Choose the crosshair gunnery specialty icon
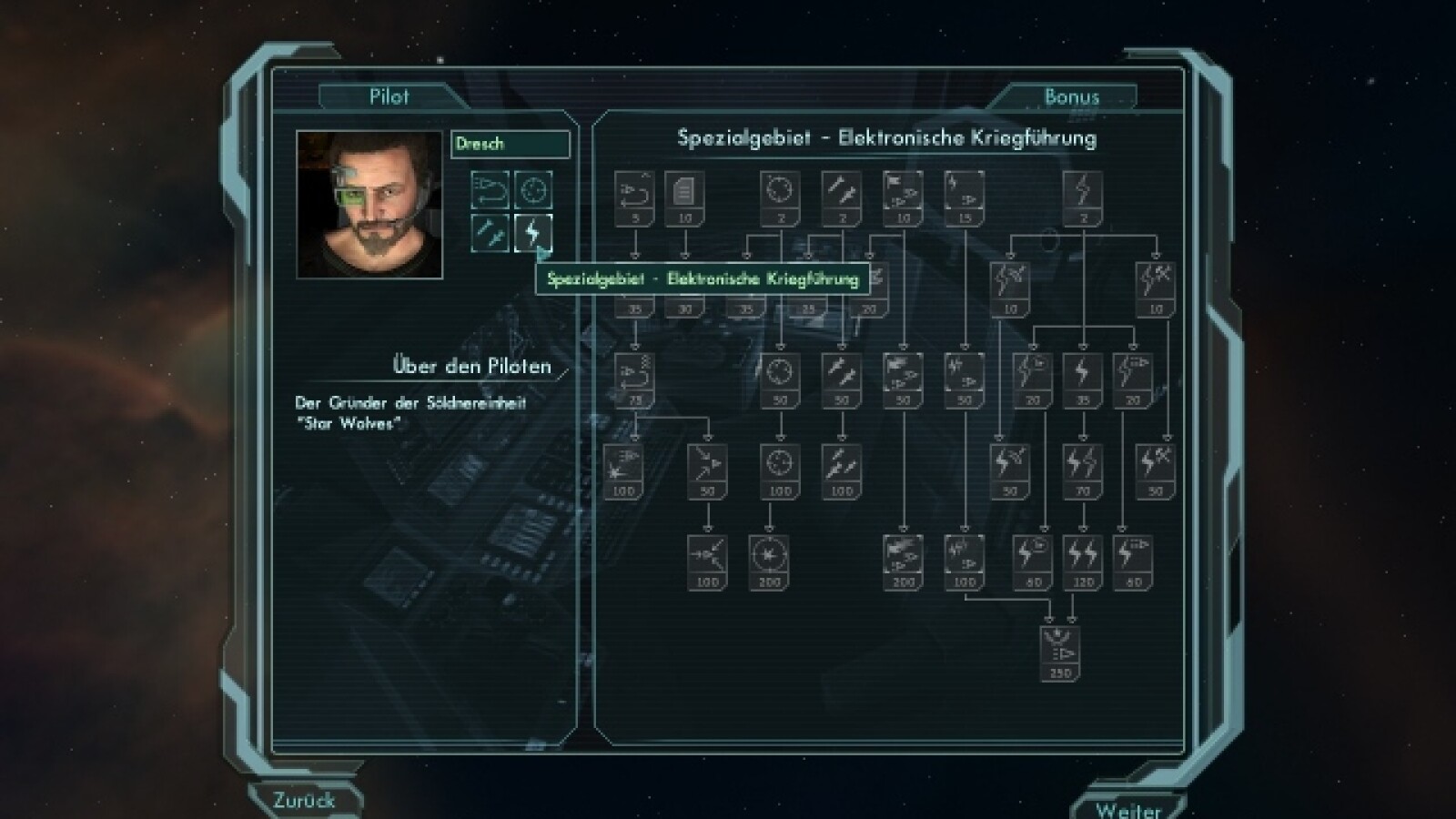This screenshot has width=1456, height=819. (533, 190)
